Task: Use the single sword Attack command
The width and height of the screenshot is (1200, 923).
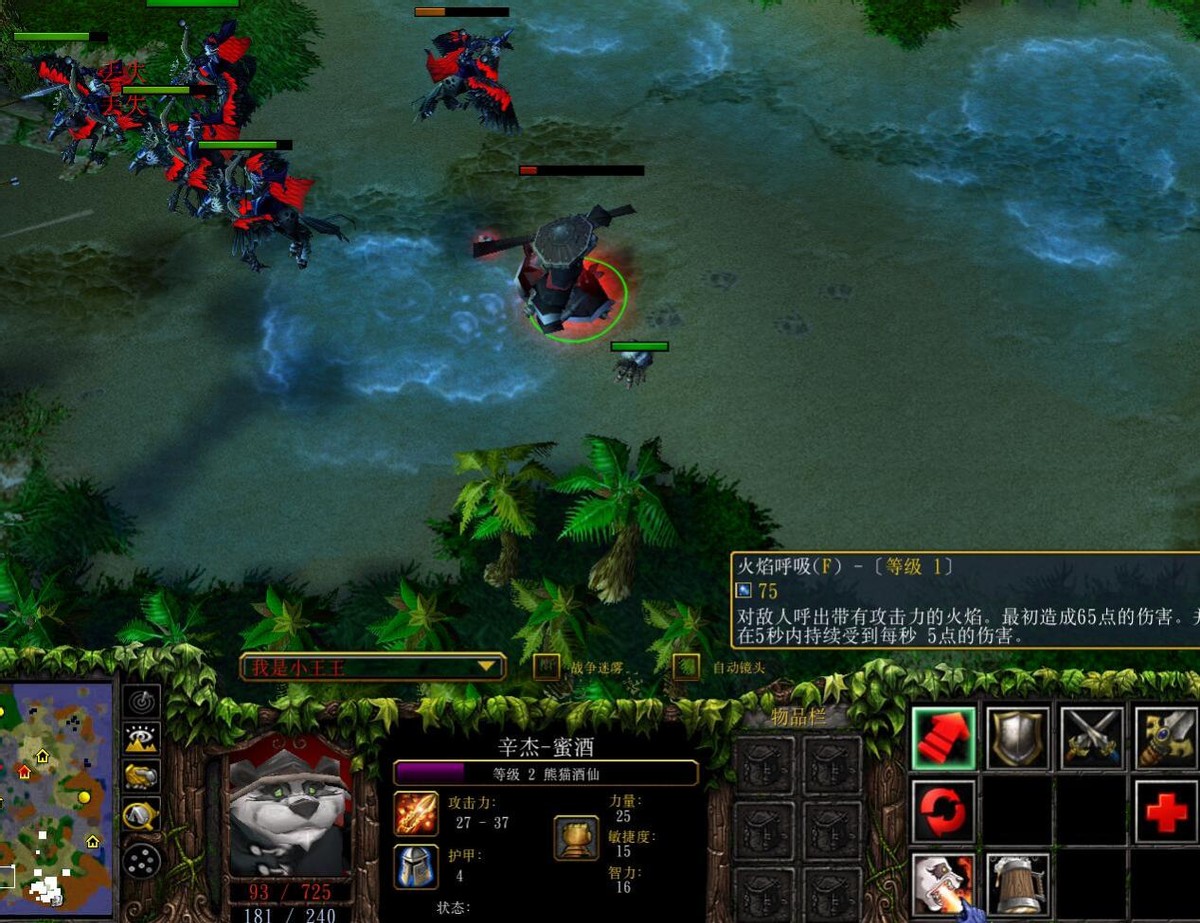Action: pyautogui.click(x=1166, y=739)
